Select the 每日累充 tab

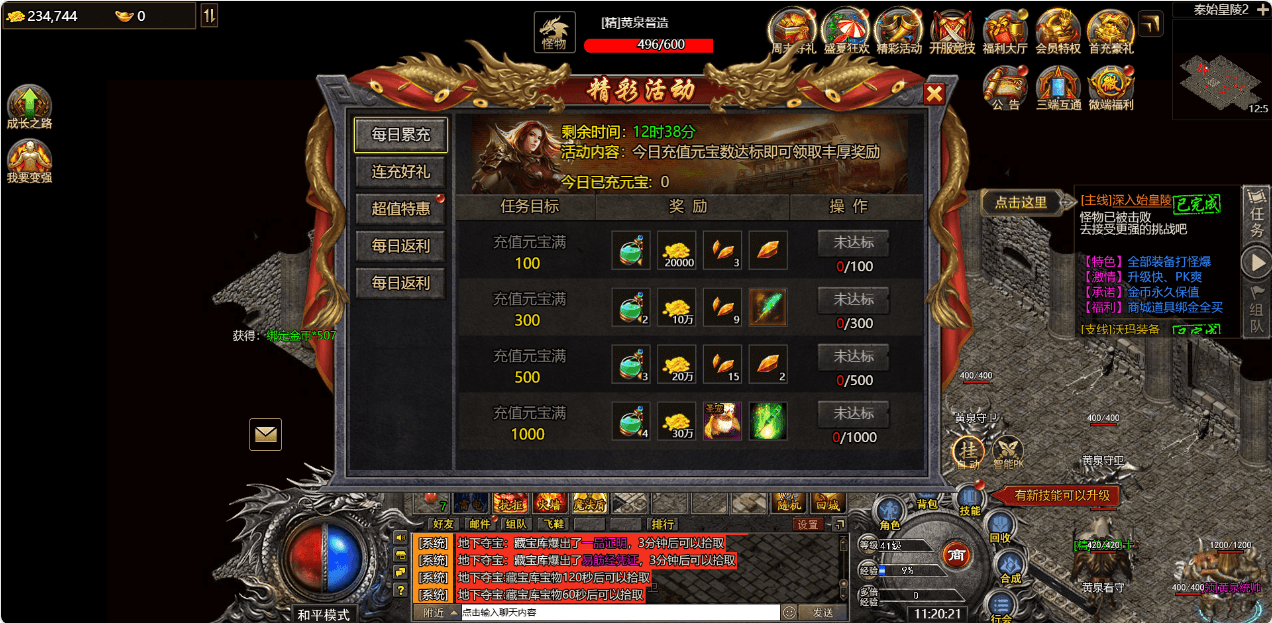[x=401, y=135]
